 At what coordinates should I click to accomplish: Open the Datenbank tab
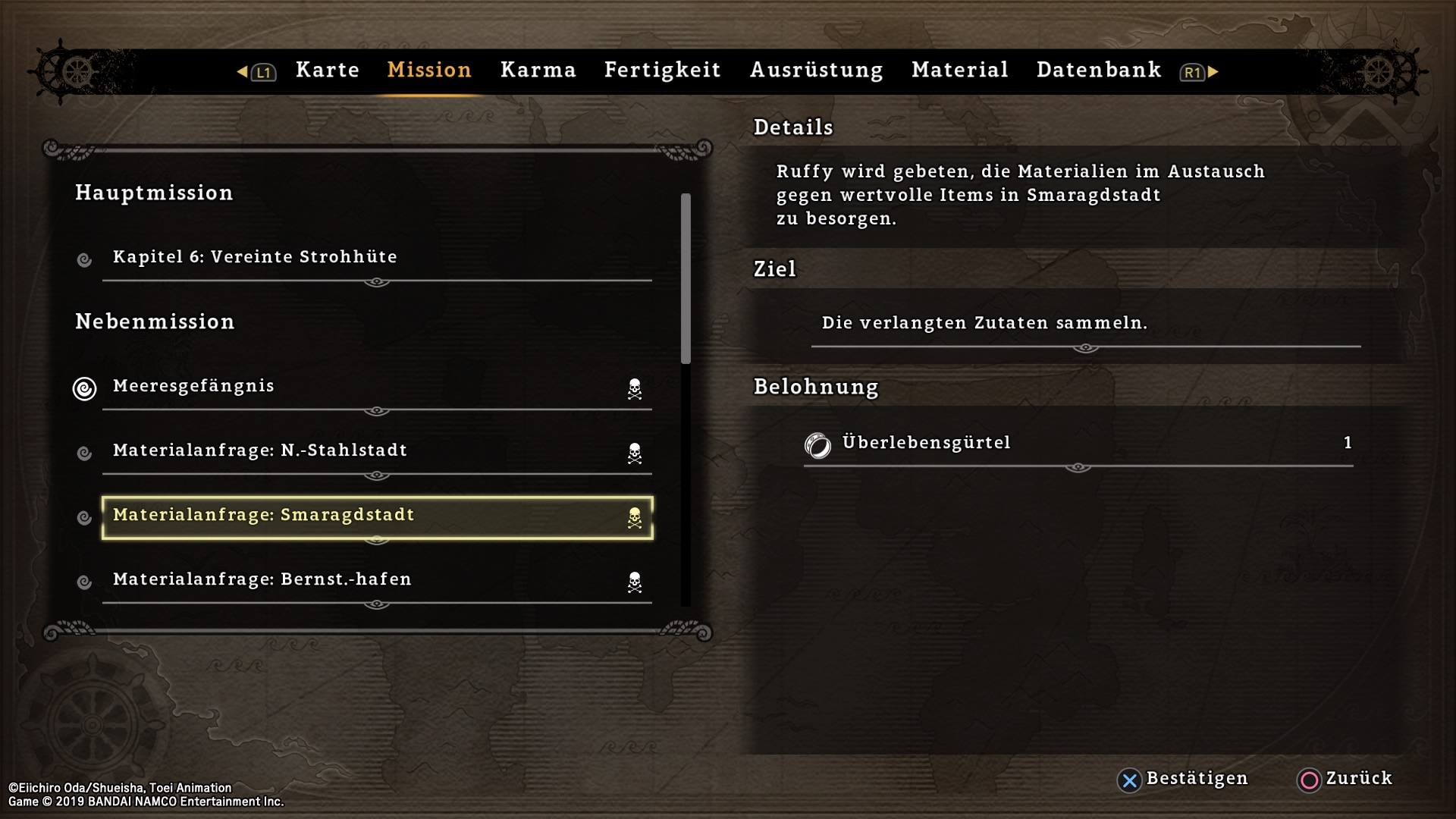click(x=1099, y=70)
